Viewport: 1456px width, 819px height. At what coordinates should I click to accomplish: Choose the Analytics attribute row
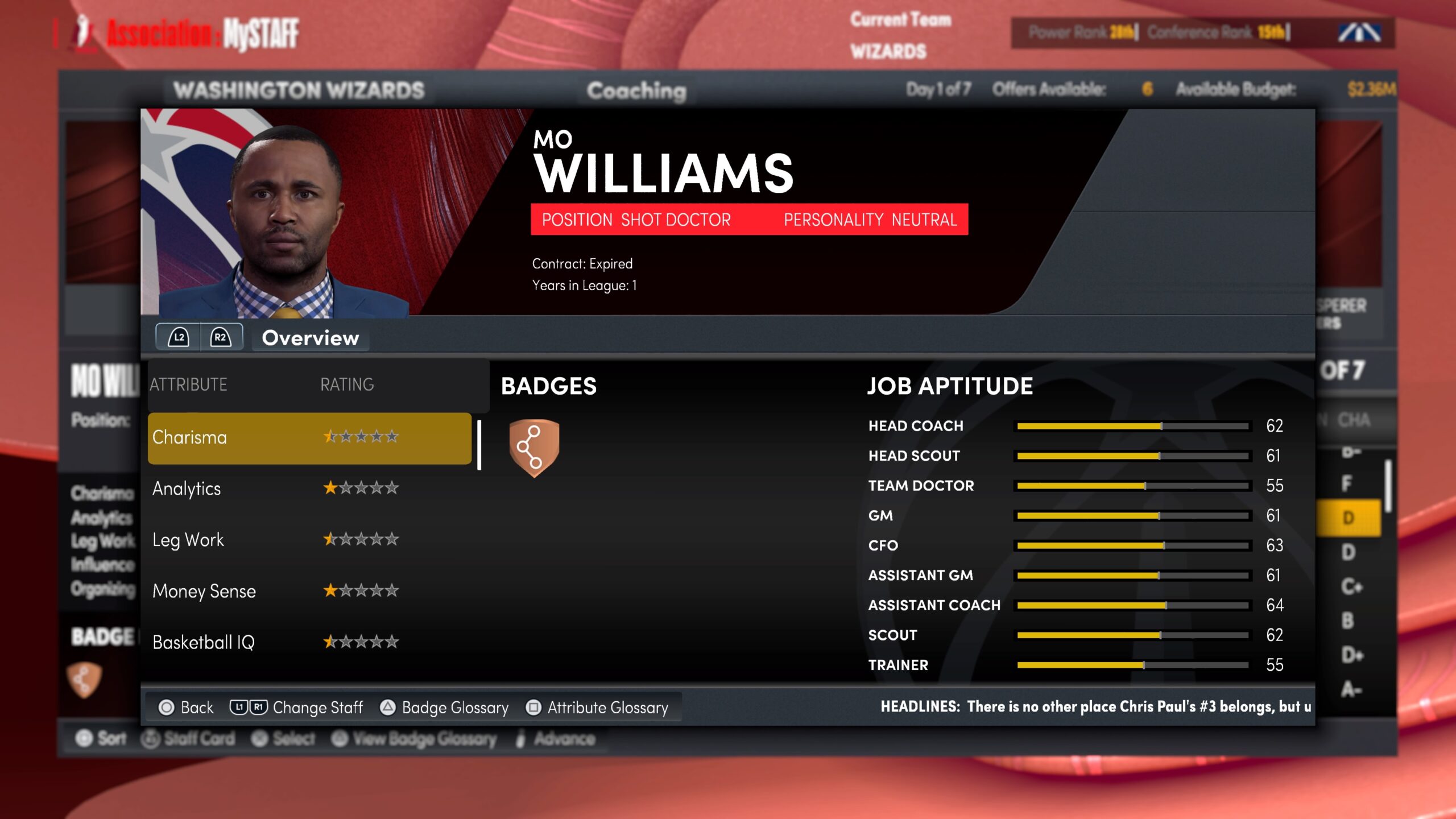point(309,489)
